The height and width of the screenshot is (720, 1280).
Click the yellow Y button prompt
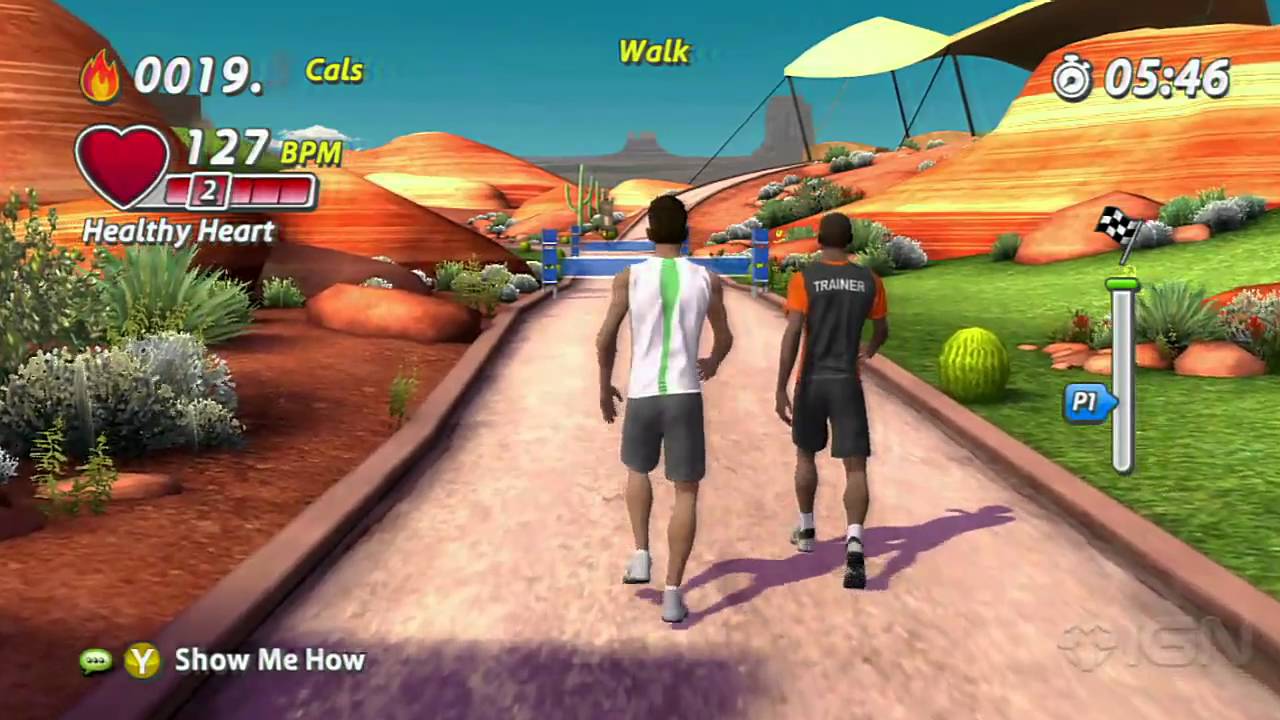pyautogui.click(x=143, y=660)
